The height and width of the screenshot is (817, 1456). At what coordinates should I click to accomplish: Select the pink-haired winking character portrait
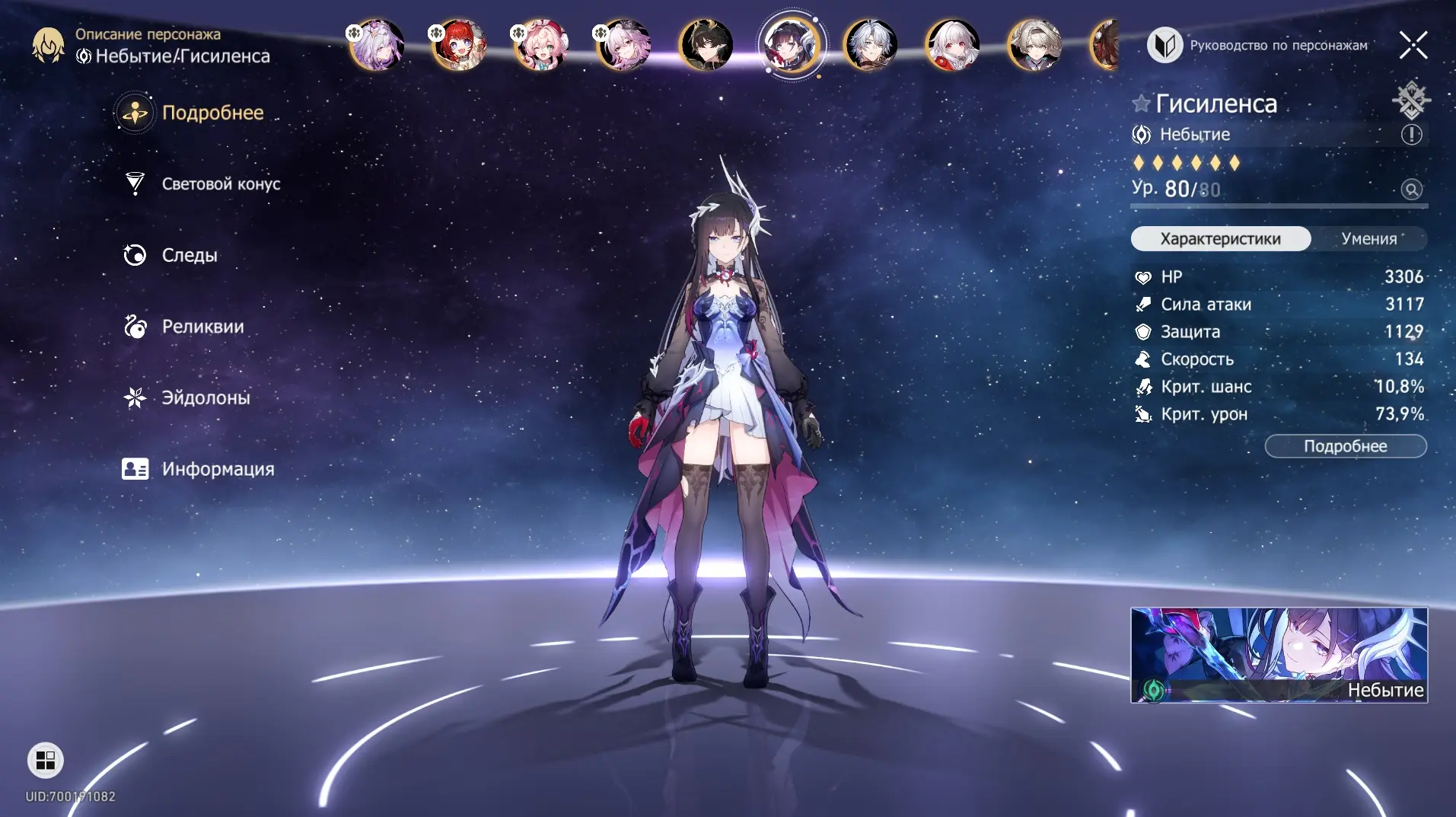pos(541,45)
